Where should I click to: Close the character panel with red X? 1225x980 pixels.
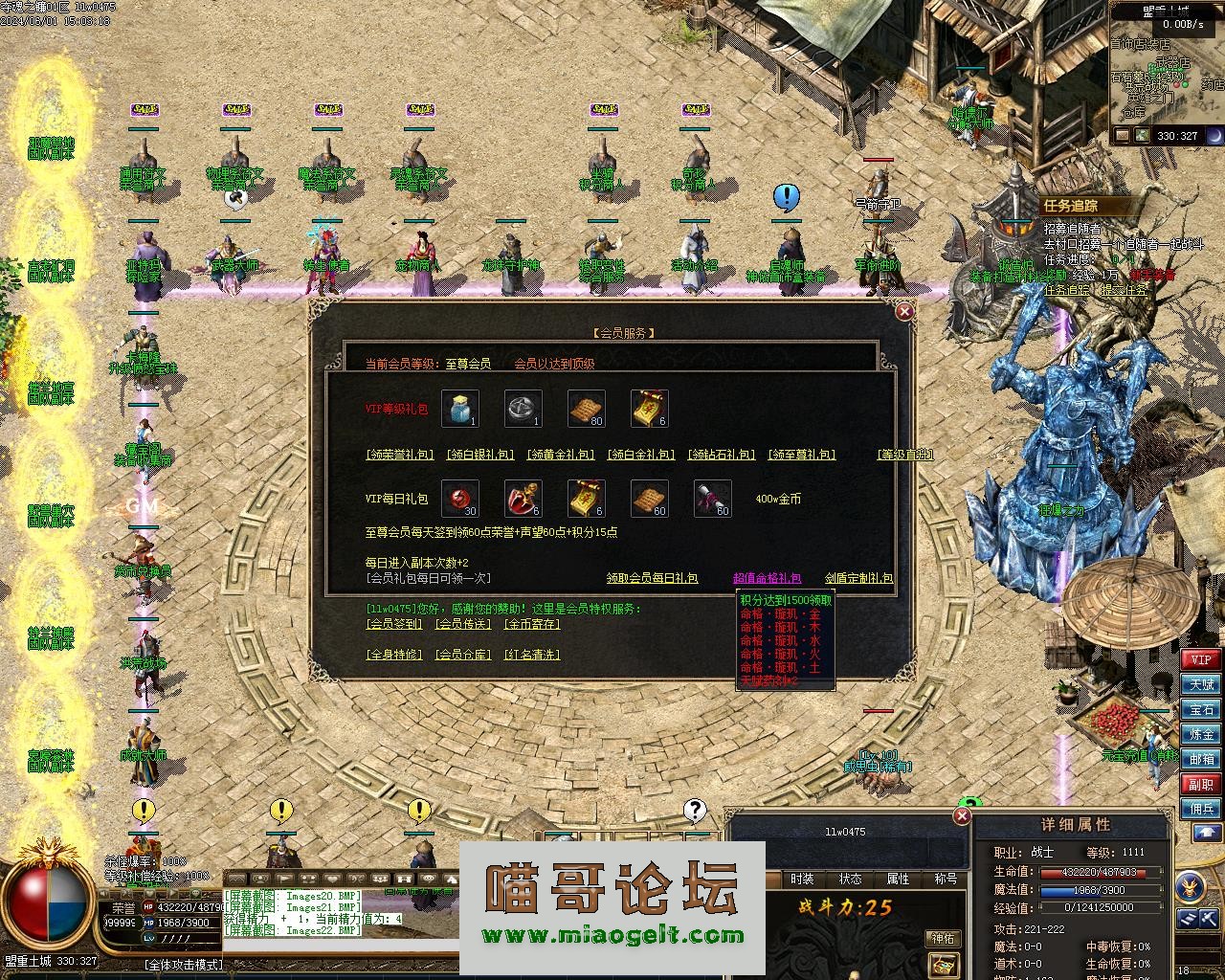(x=962, y=815)
